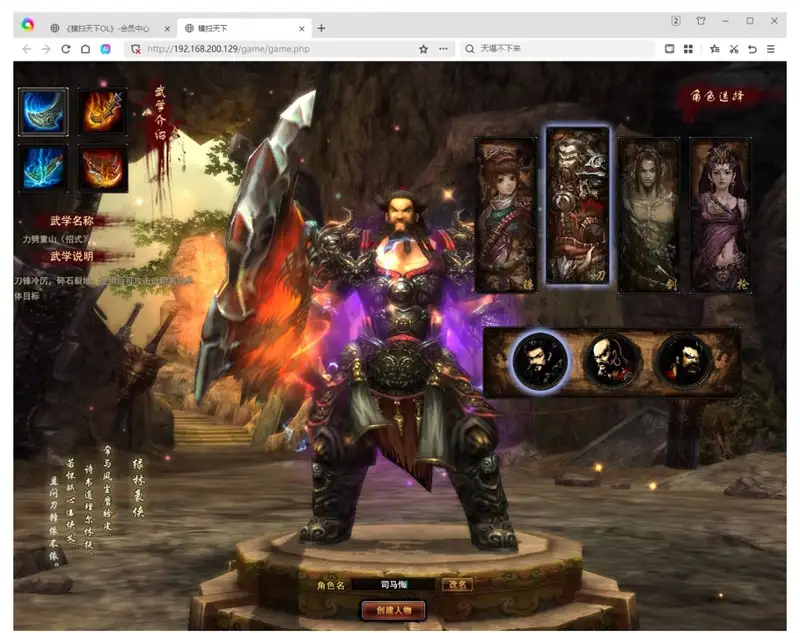
Task: Open the blue lightning blade skill
Action: [x=43, y=167]
